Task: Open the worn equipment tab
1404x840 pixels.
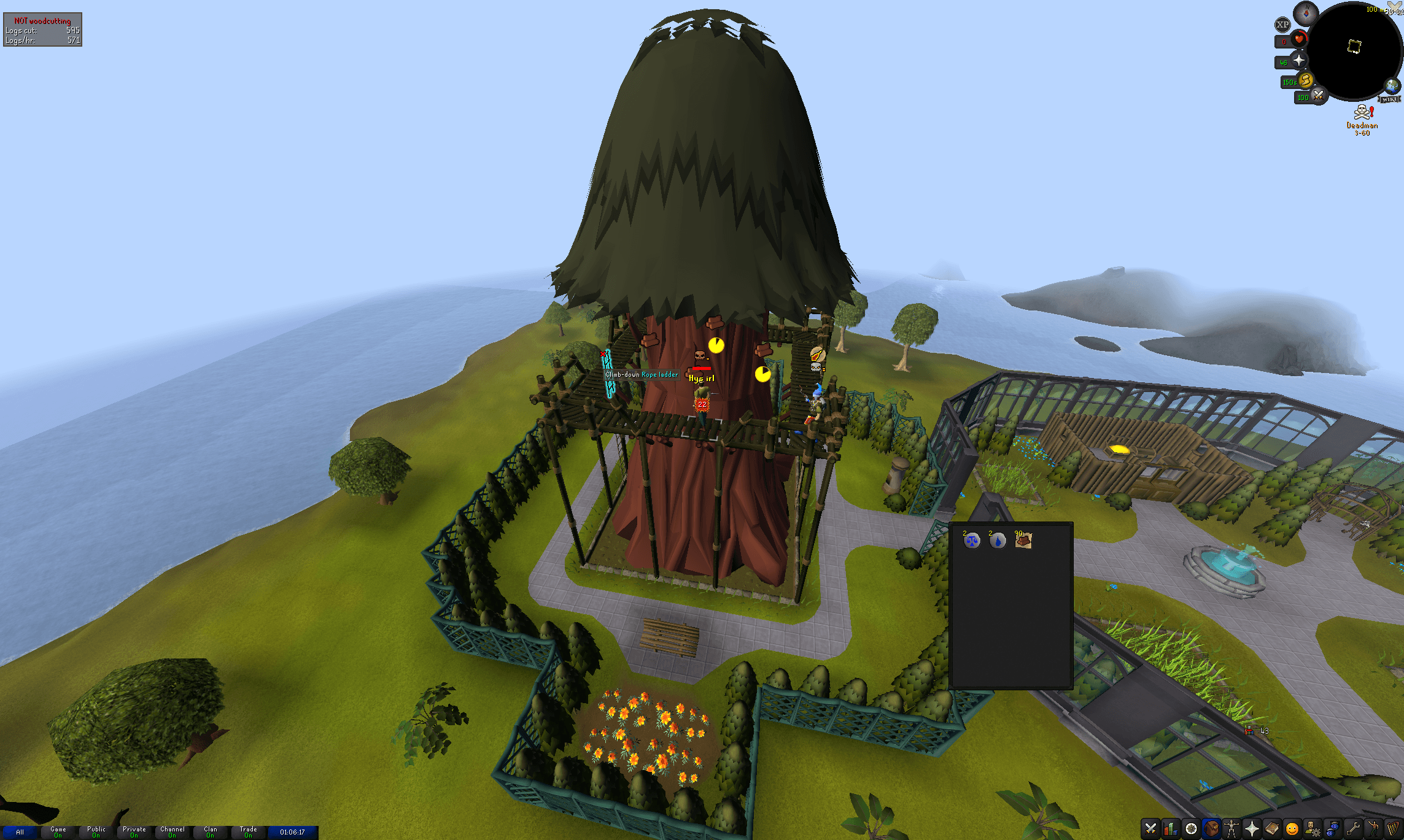Action: [1231, 829]
